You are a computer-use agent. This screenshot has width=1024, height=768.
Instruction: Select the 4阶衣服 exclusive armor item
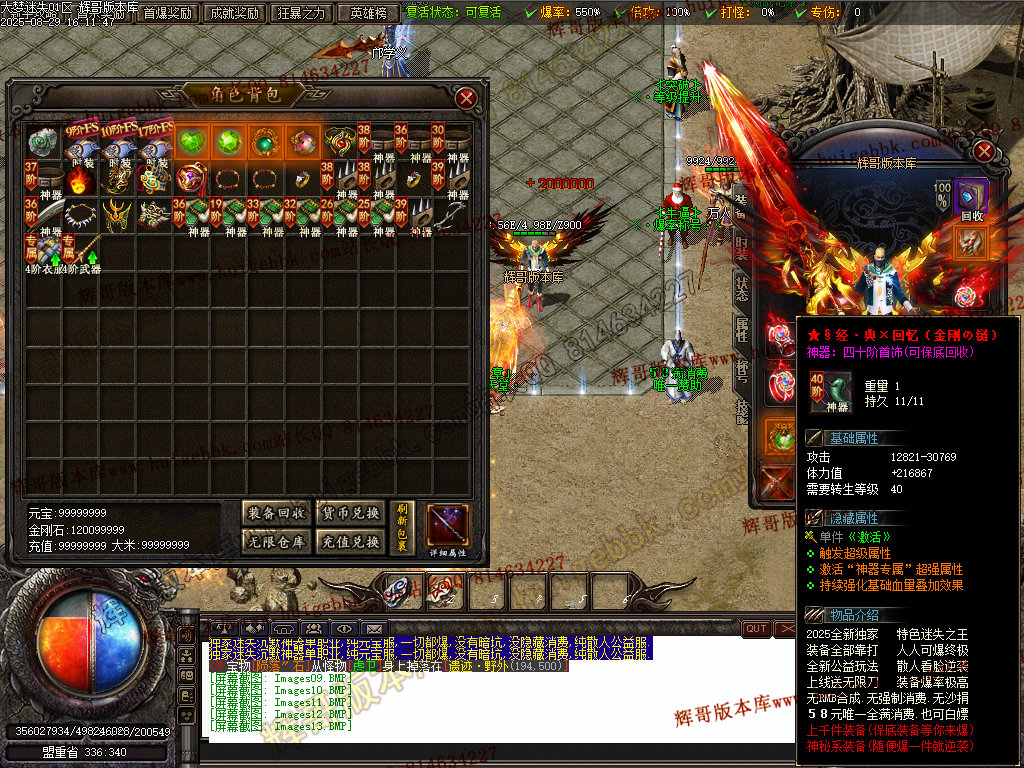click(x=39, y=249)
